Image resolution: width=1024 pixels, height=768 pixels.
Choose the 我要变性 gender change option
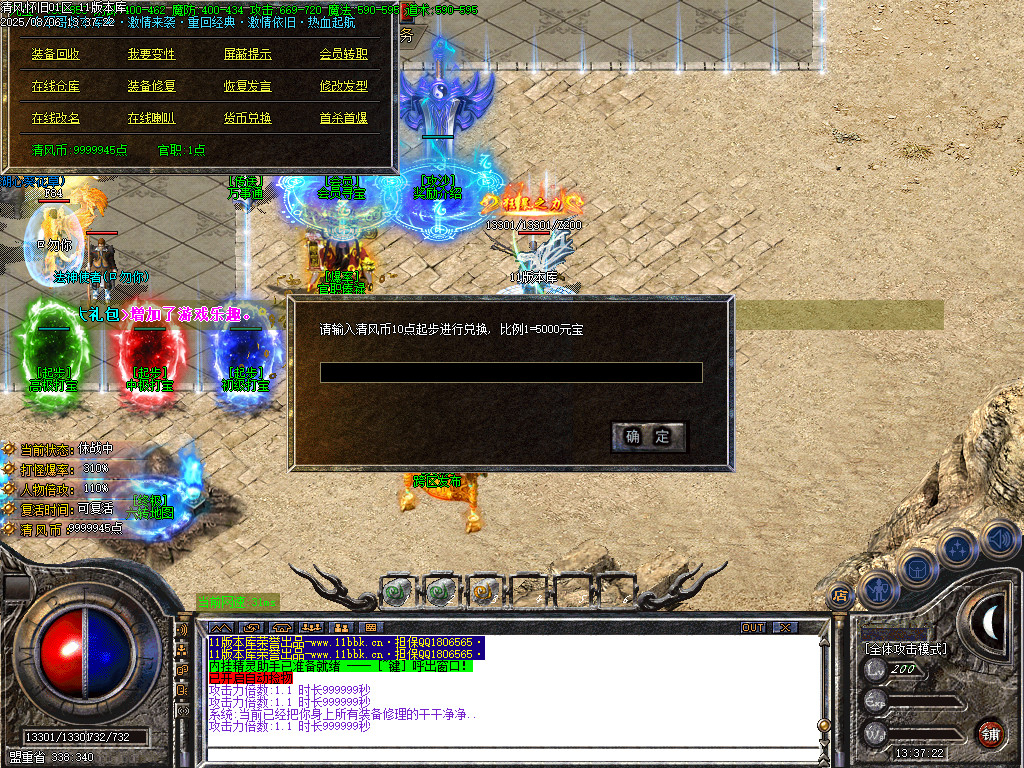point(151,55)
